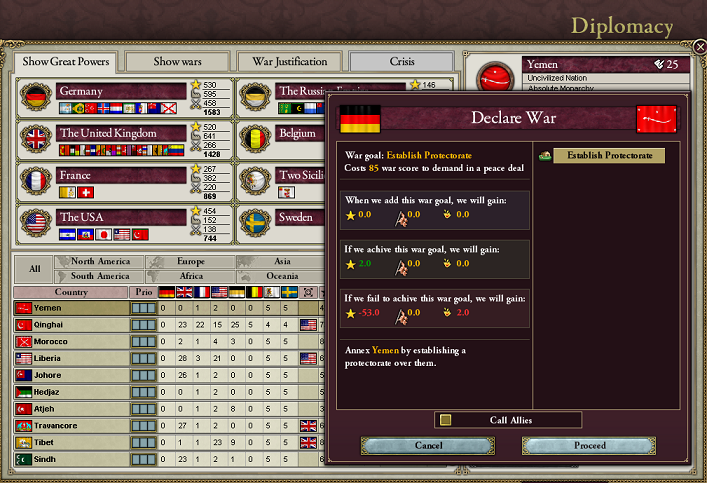
Task: Close the Diplomacy window
Action: (x=698, y=46)
